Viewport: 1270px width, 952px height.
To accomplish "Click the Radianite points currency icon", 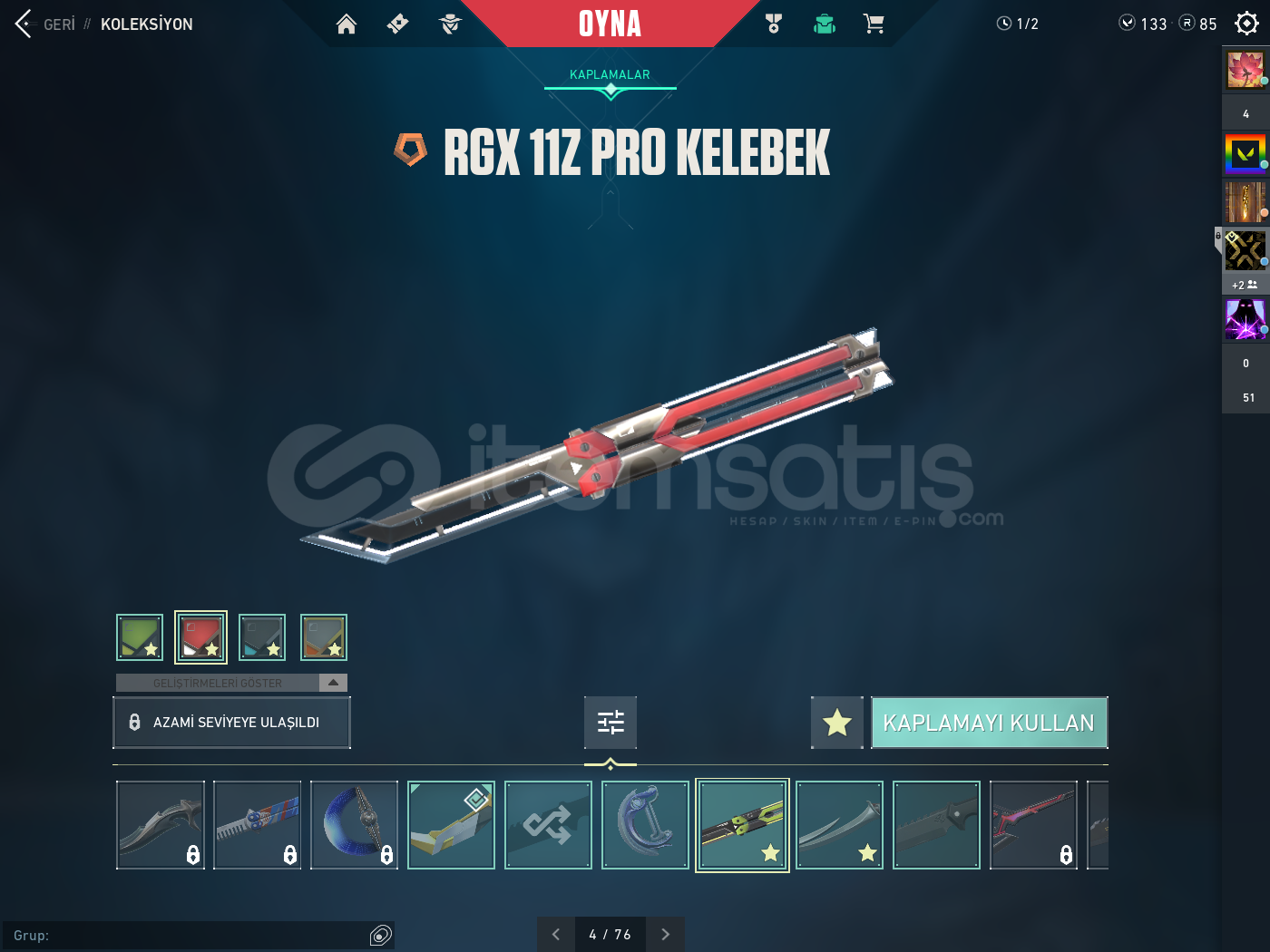I will click(1186, 24).
